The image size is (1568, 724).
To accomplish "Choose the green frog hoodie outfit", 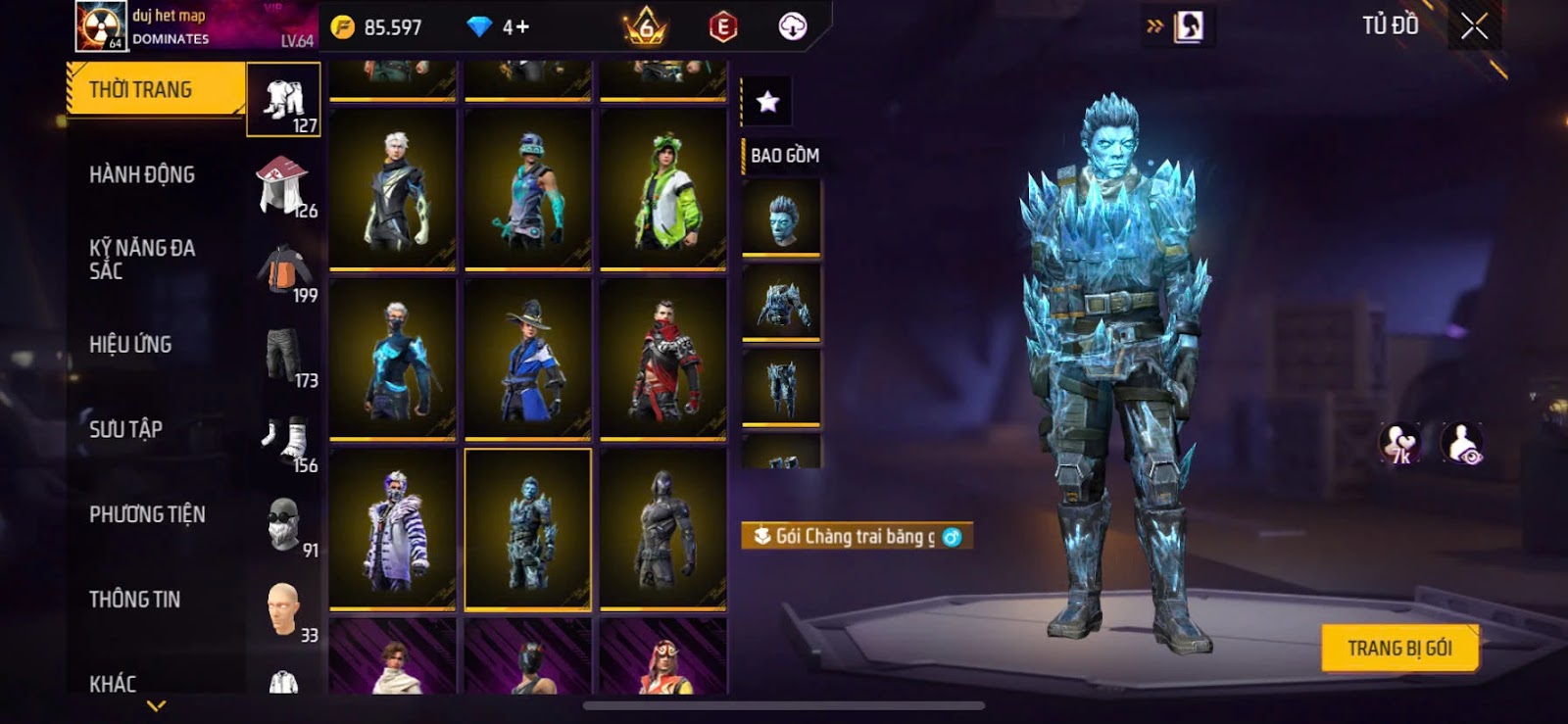I will point(663,189).
